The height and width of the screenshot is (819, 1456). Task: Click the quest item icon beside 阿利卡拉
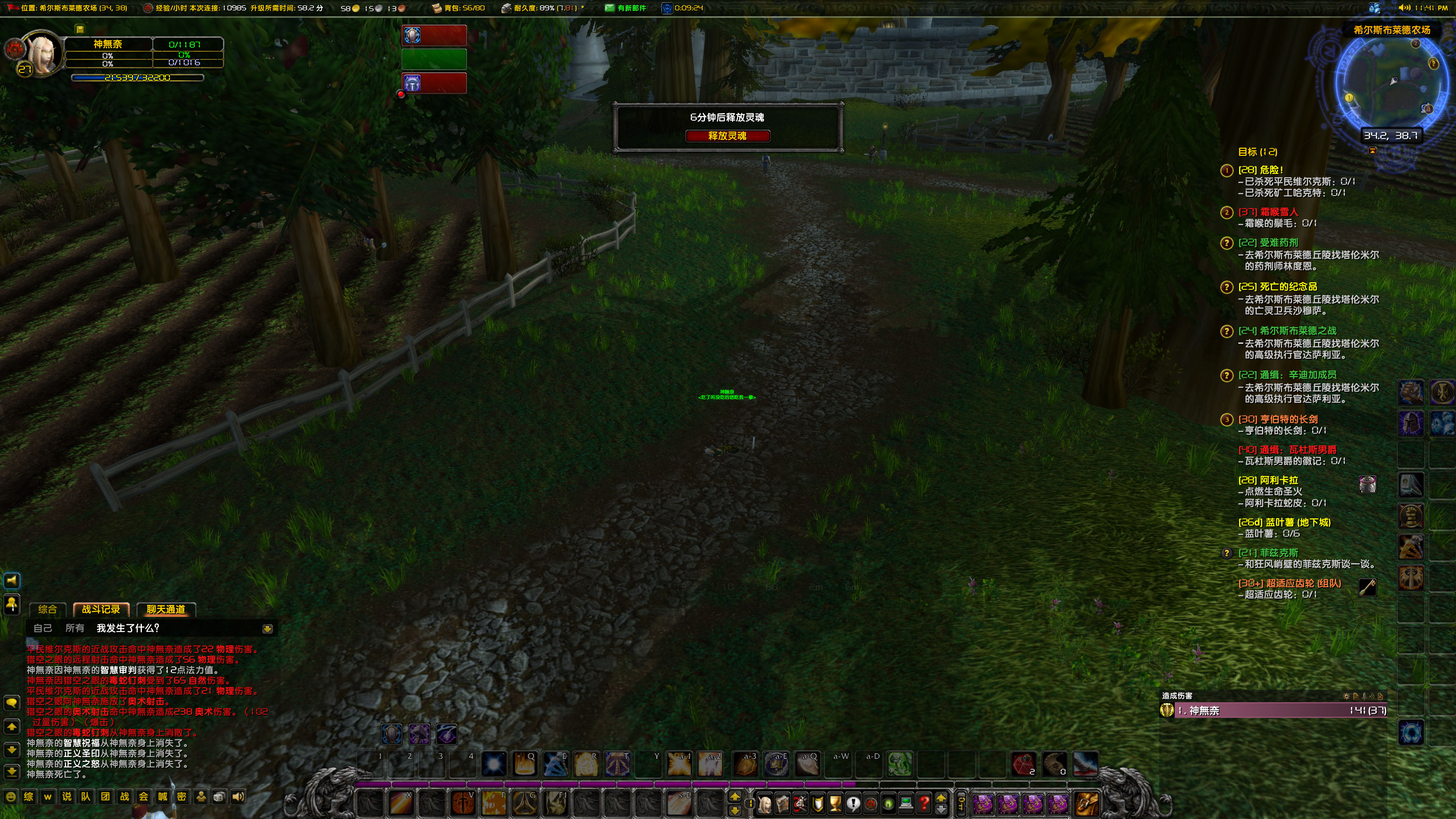(1368, 485)
